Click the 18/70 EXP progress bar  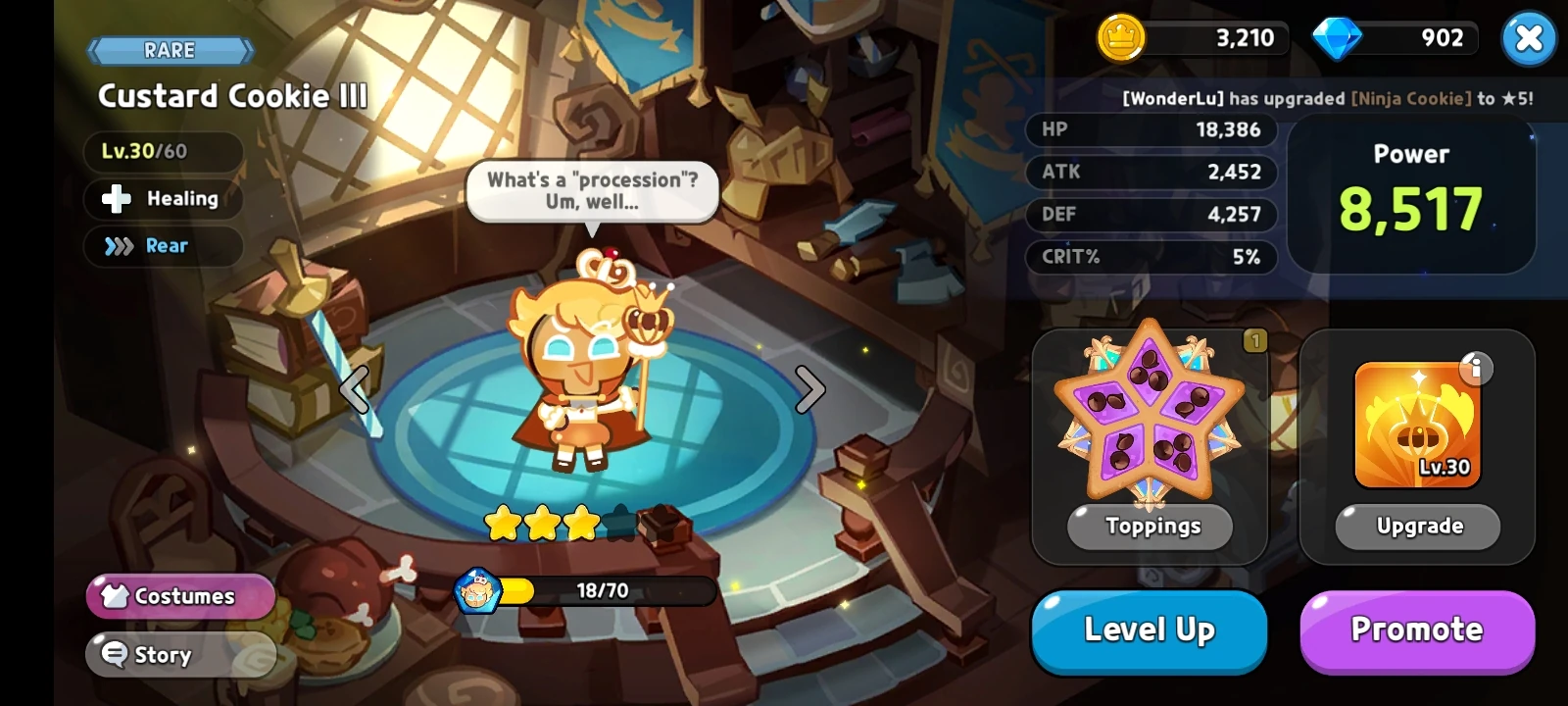(603, 590)
